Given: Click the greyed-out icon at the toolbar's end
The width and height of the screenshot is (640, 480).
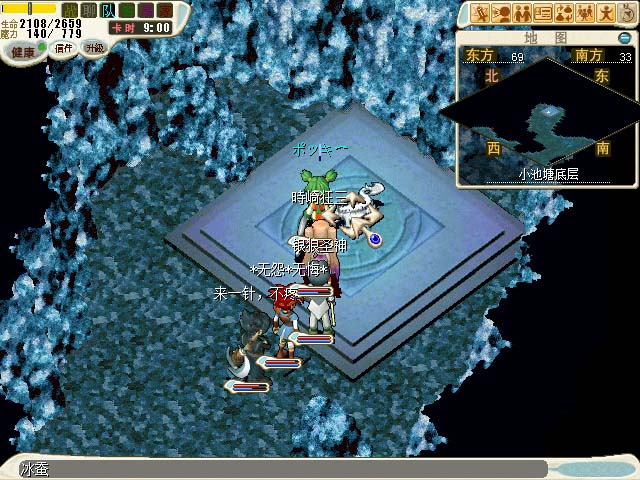Looking at the screenshot, I should pos(627,13).
